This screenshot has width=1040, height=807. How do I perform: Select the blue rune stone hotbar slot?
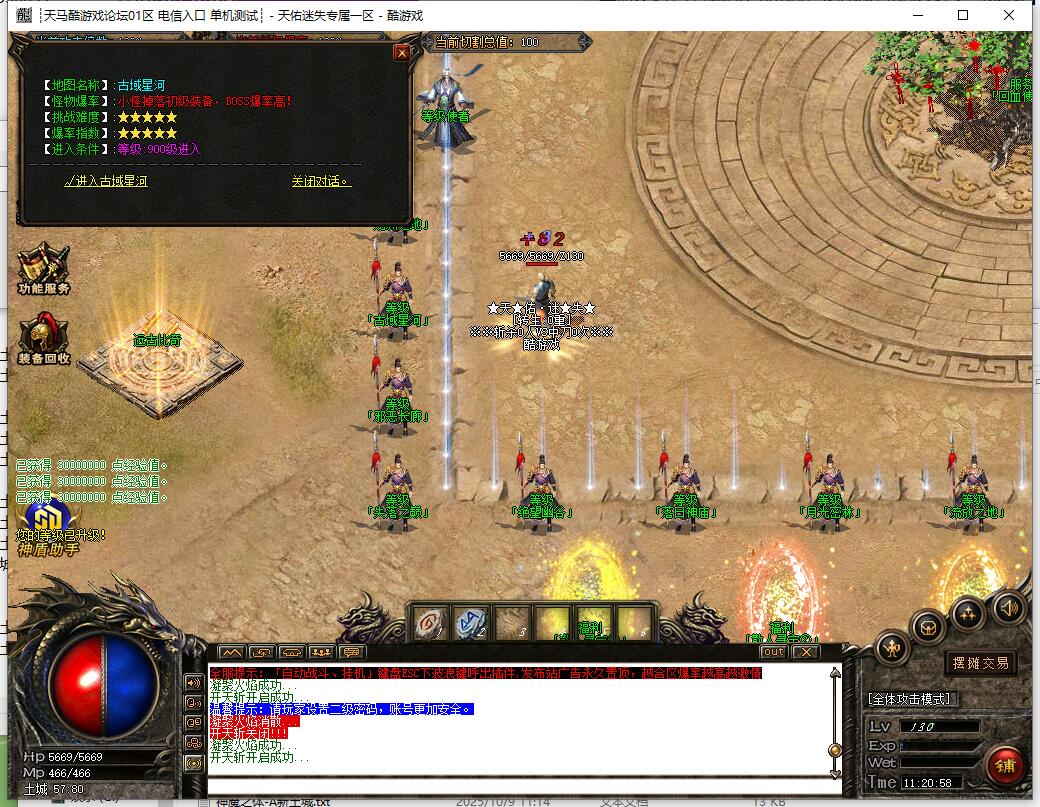(469, 625)
